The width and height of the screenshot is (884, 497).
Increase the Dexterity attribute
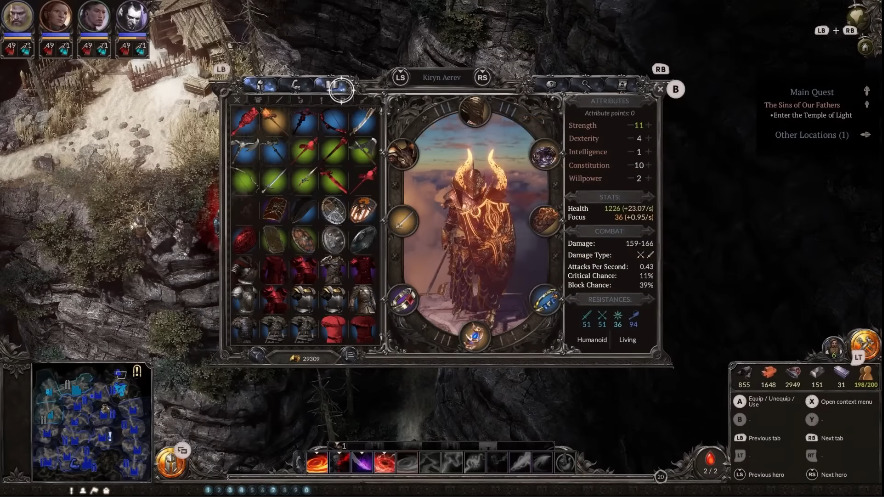pyautogui.click(x=649, y=138)
